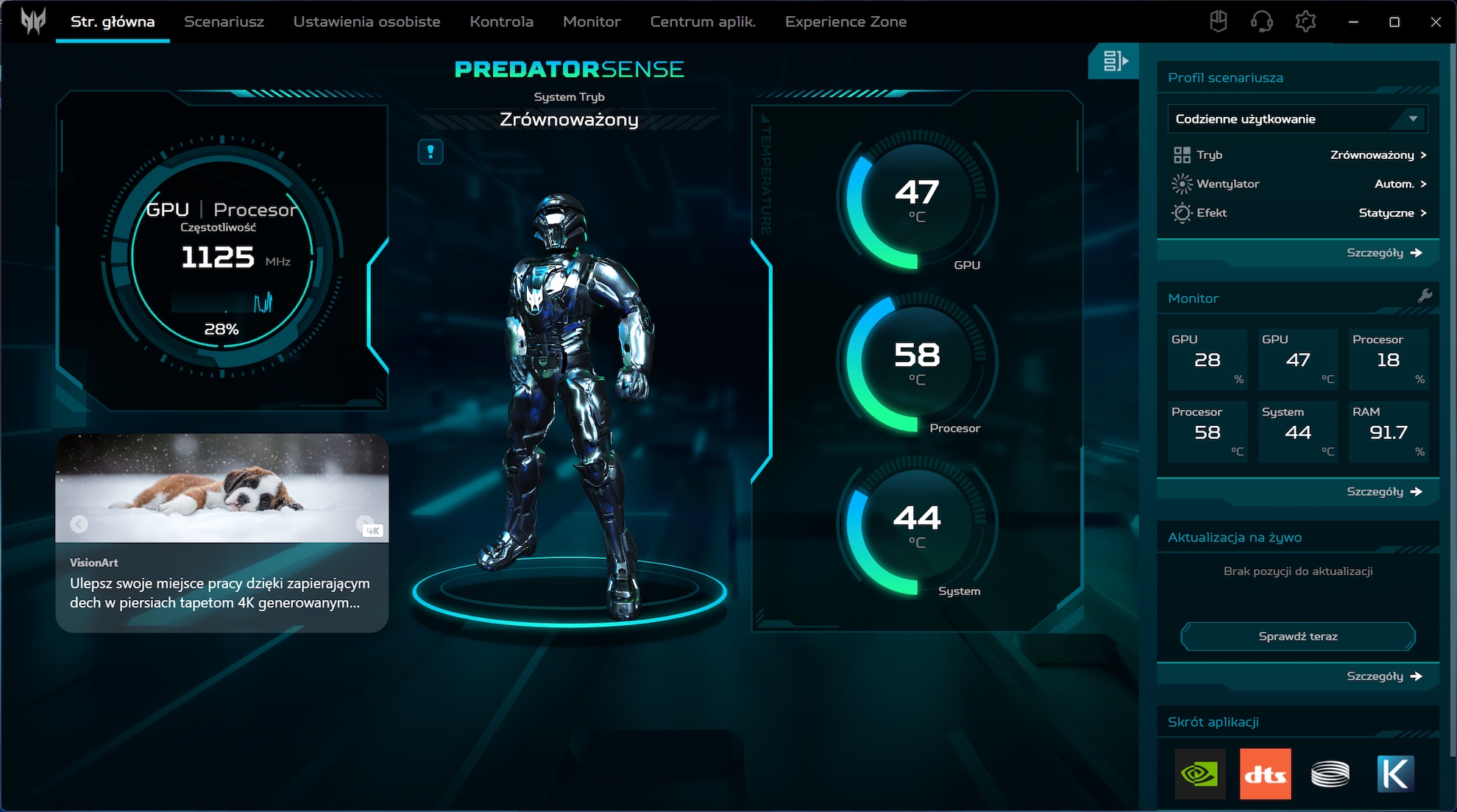Expand the Tryb Zrównoważony chevron

pos(1425,154)
